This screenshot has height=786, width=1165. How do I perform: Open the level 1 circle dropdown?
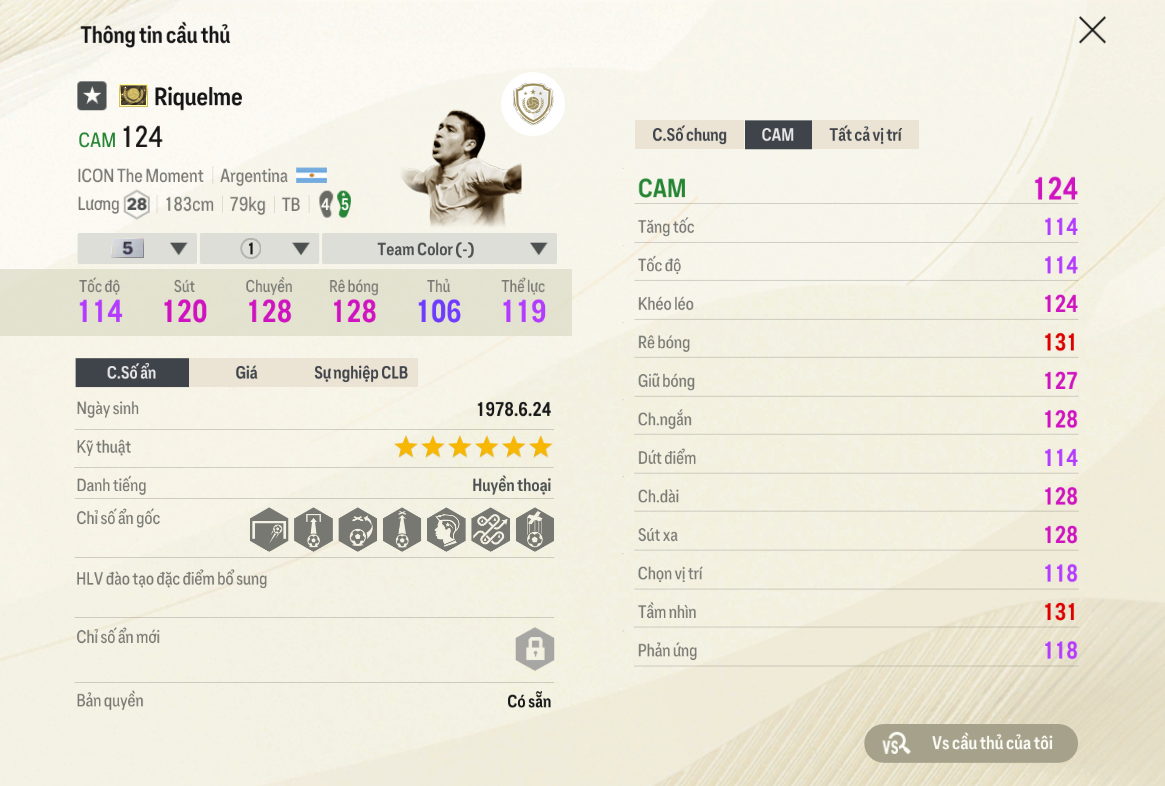pos(259,249)
